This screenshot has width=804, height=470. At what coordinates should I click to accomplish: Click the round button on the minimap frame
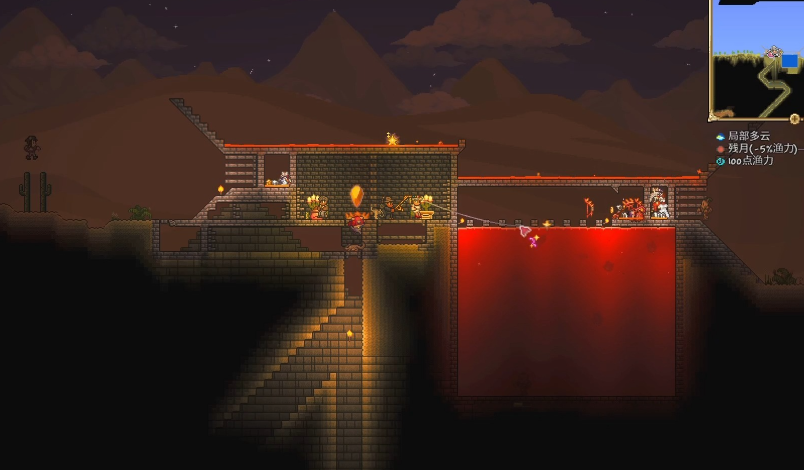pos(795,119)
